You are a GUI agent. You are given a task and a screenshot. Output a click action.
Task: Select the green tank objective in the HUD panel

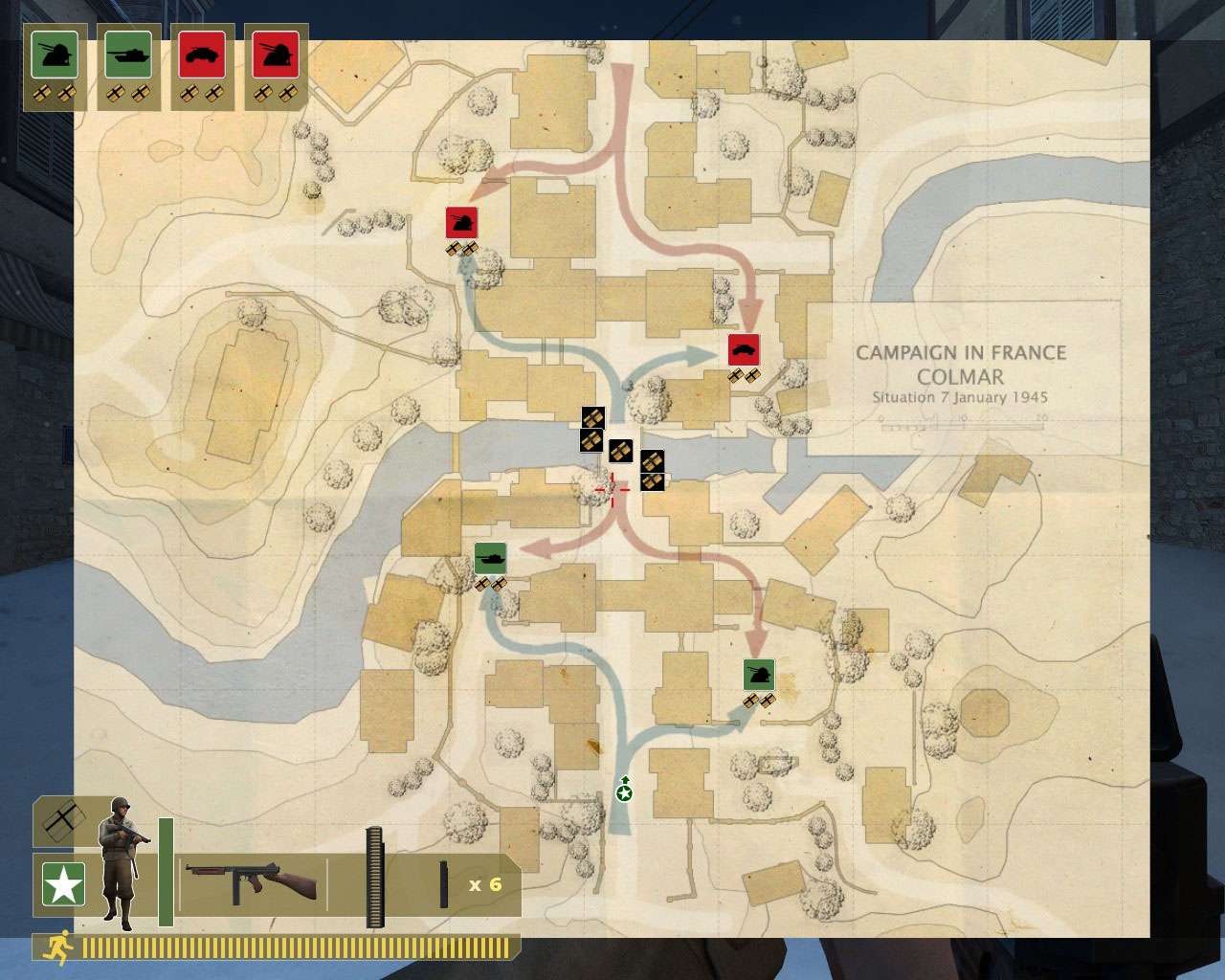[128, 55]
